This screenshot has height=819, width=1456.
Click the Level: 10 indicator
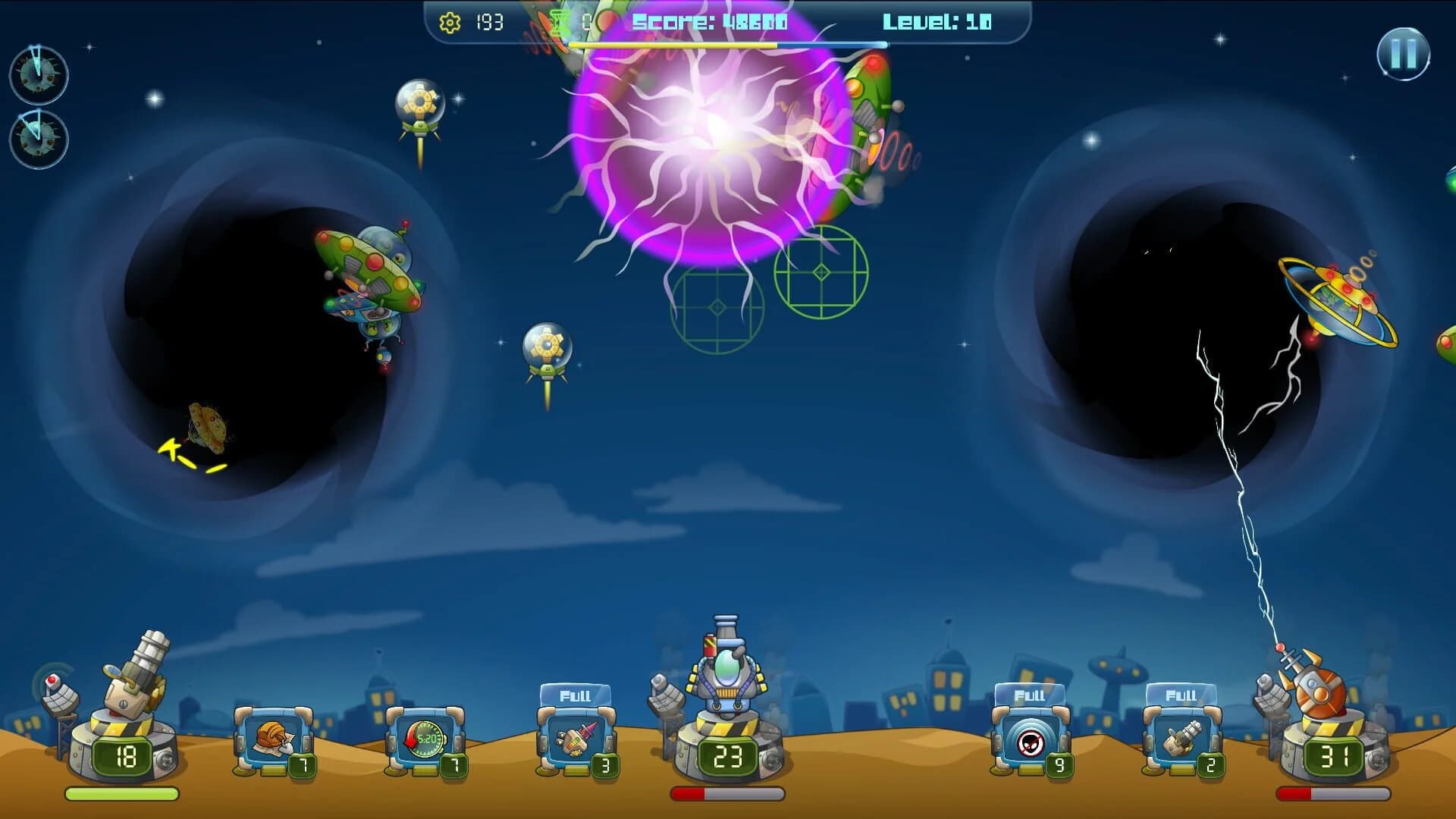coord(938,21)
